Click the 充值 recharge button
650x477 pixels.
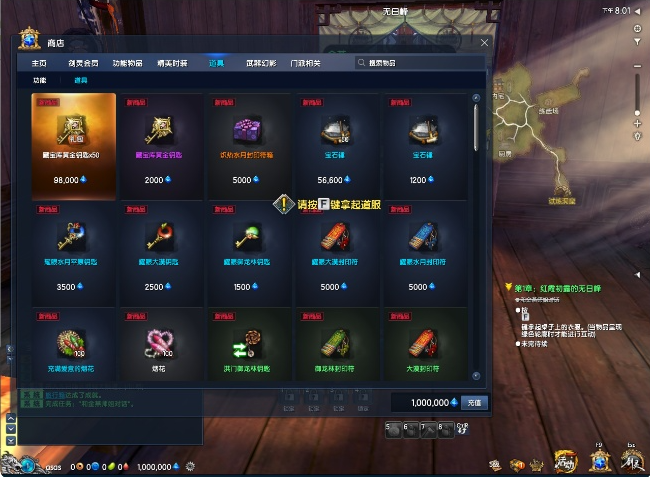click(474, 402)
